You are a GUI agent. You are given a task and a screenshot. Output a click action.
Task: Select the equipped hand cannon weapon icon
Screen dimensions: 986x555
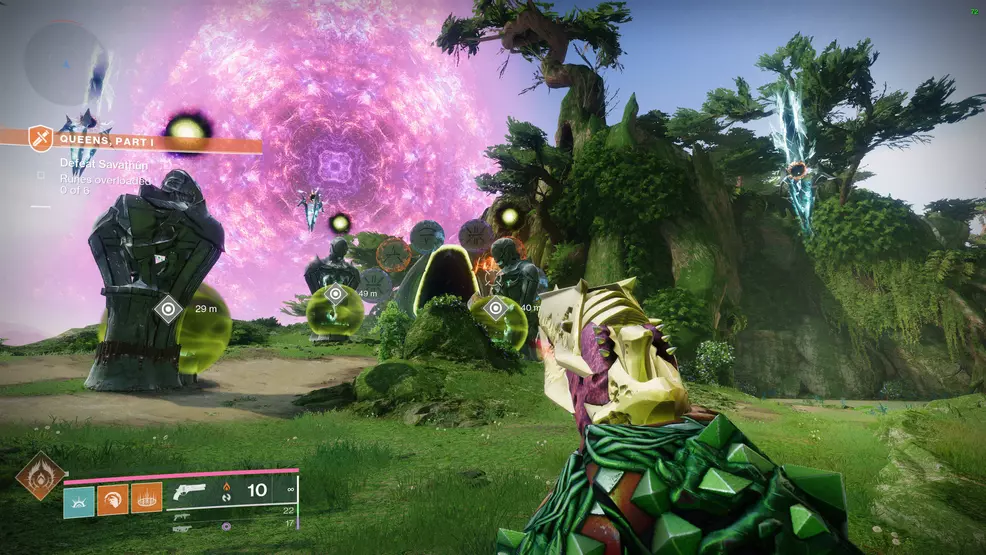(190, 491)
